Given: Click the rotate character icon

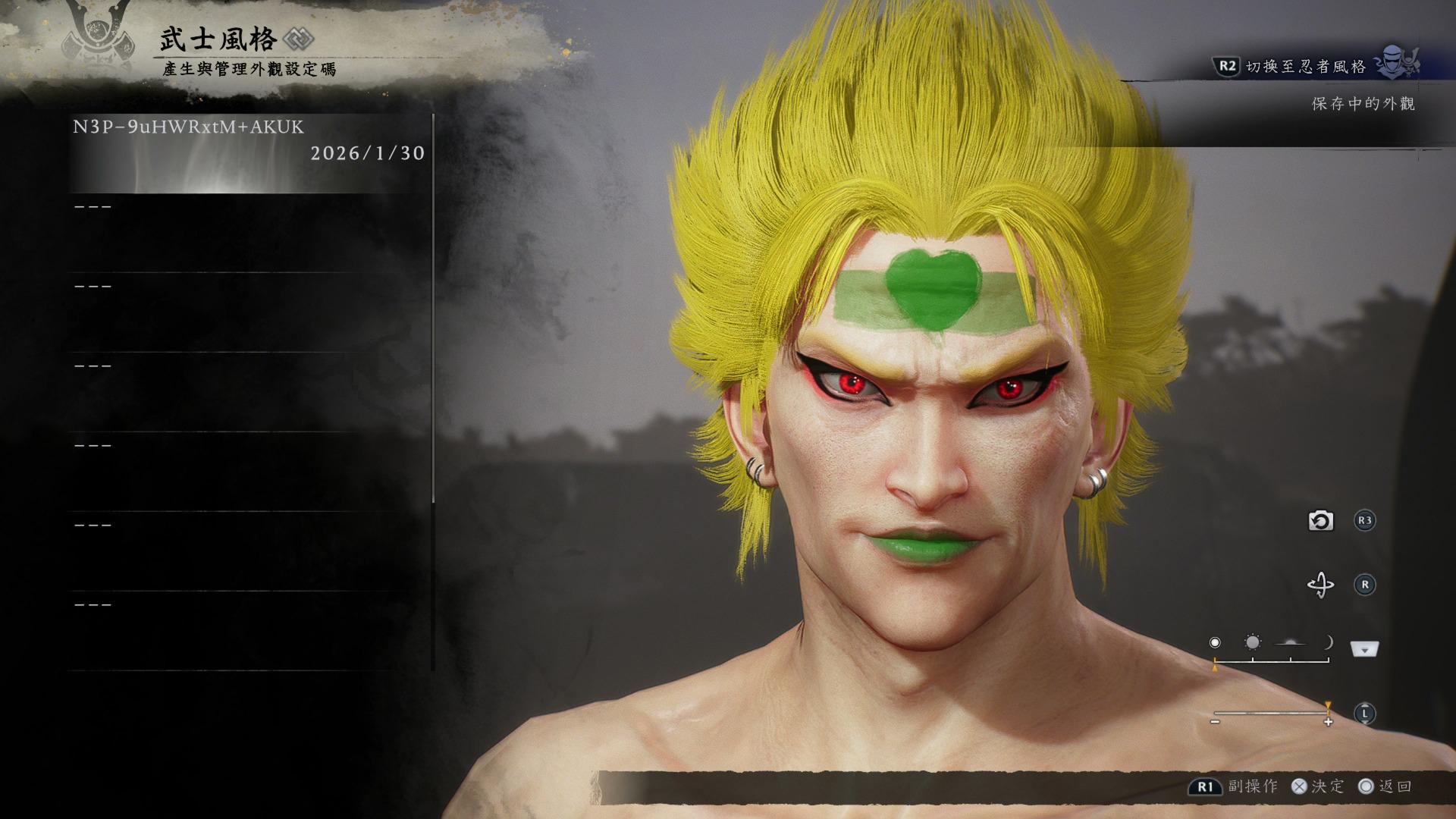Looking at the screenshot, I should coord(1320,585).
